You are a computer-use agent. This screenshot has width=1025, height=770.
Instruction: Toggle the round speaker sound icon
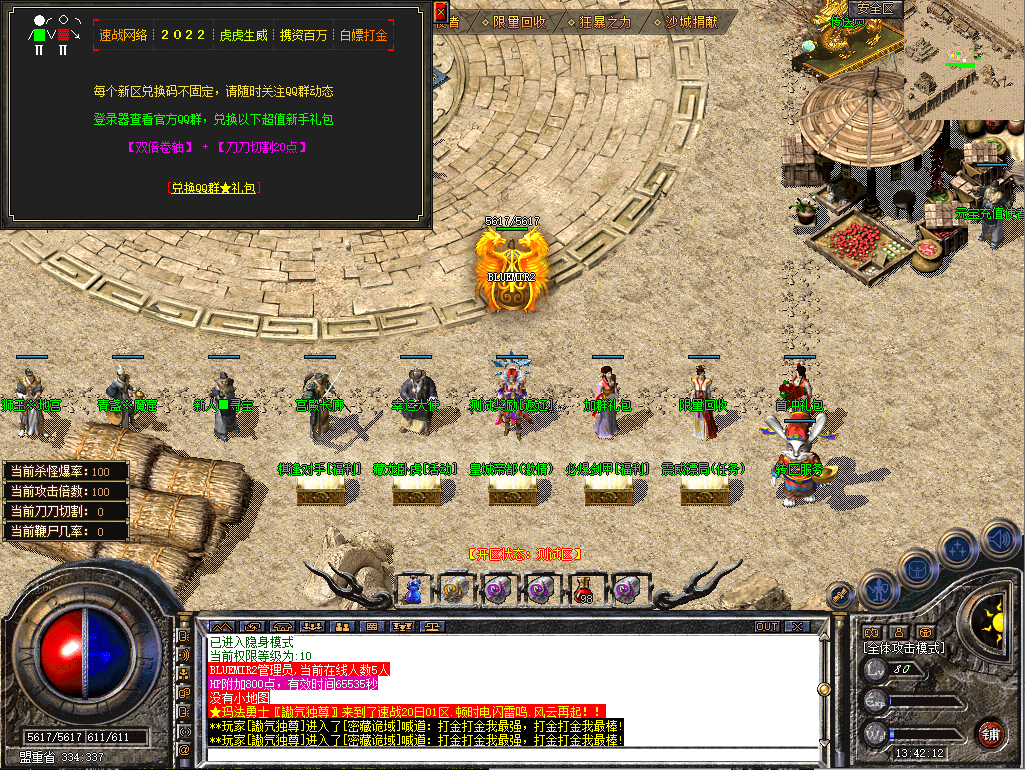[x=1000, y=541]
